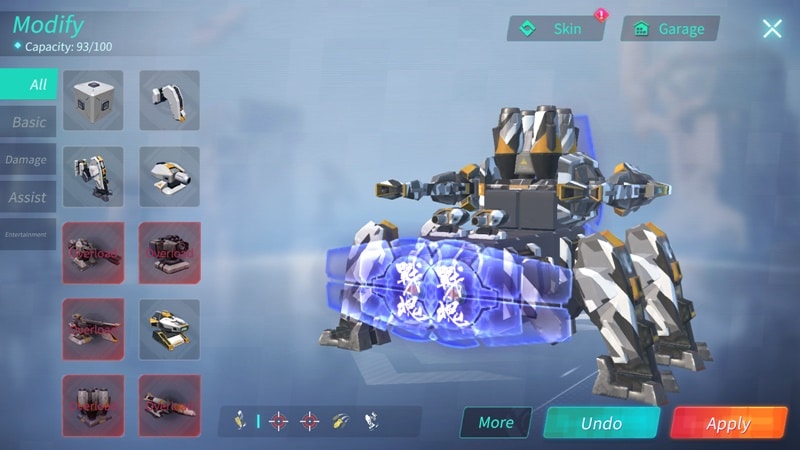Close the Modify screen
Viewport: 800px width, 450px height.
(772, 28)
